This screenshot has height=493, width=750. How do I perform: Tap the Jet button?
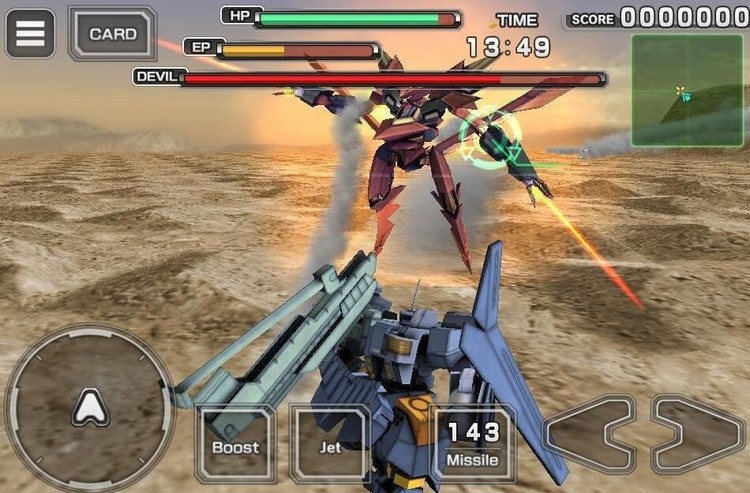pos(329,444)
